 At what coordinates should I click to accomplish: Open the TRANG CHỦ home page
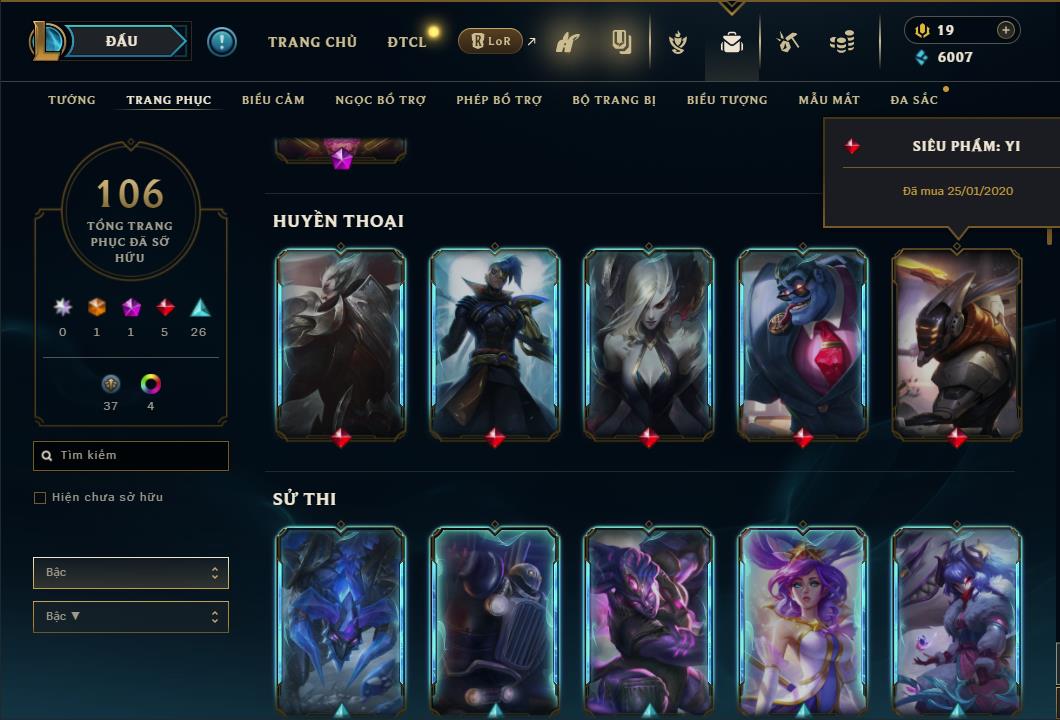pos(312,42)
